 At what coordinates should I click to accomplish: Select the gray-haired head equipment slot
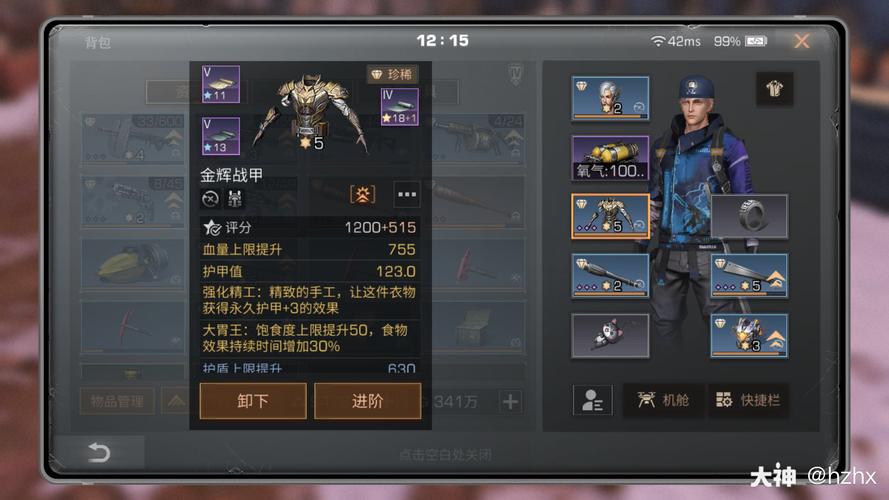(610, 99)
